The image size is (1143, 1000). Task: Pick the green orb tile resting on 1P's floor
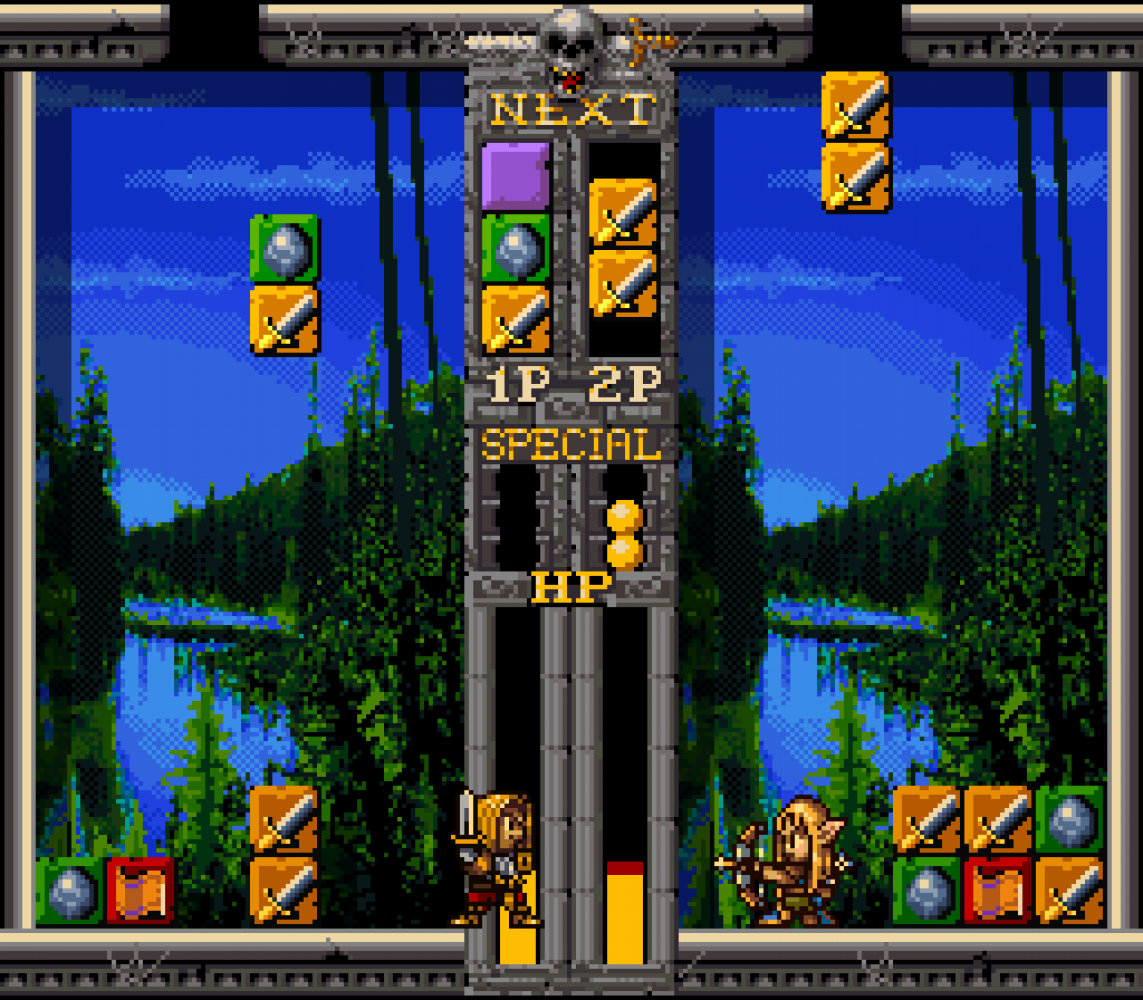point(70,890)
